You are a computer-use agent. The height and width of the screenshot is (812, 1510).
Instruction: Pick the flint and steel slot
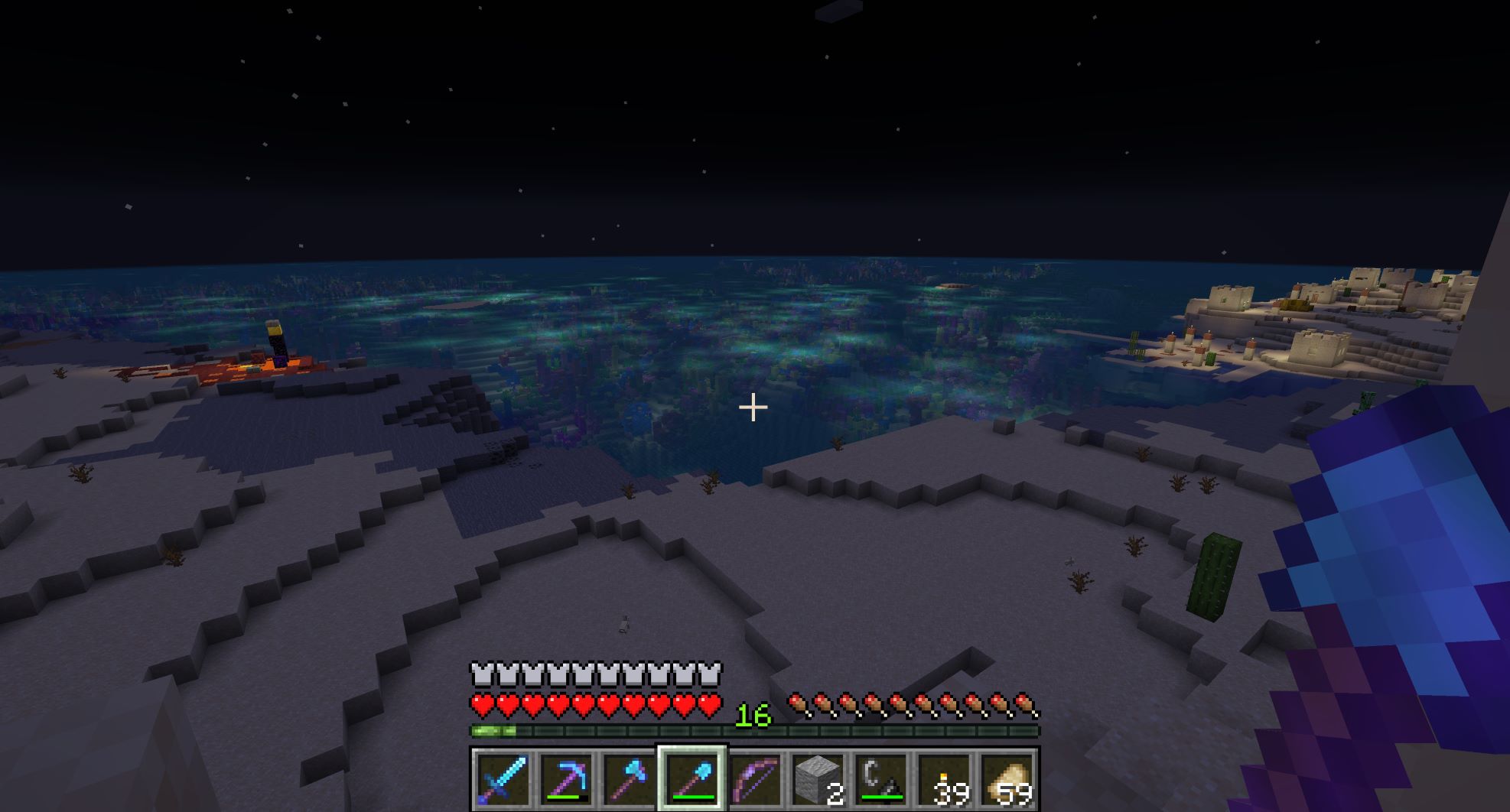[x=881, y=779]
